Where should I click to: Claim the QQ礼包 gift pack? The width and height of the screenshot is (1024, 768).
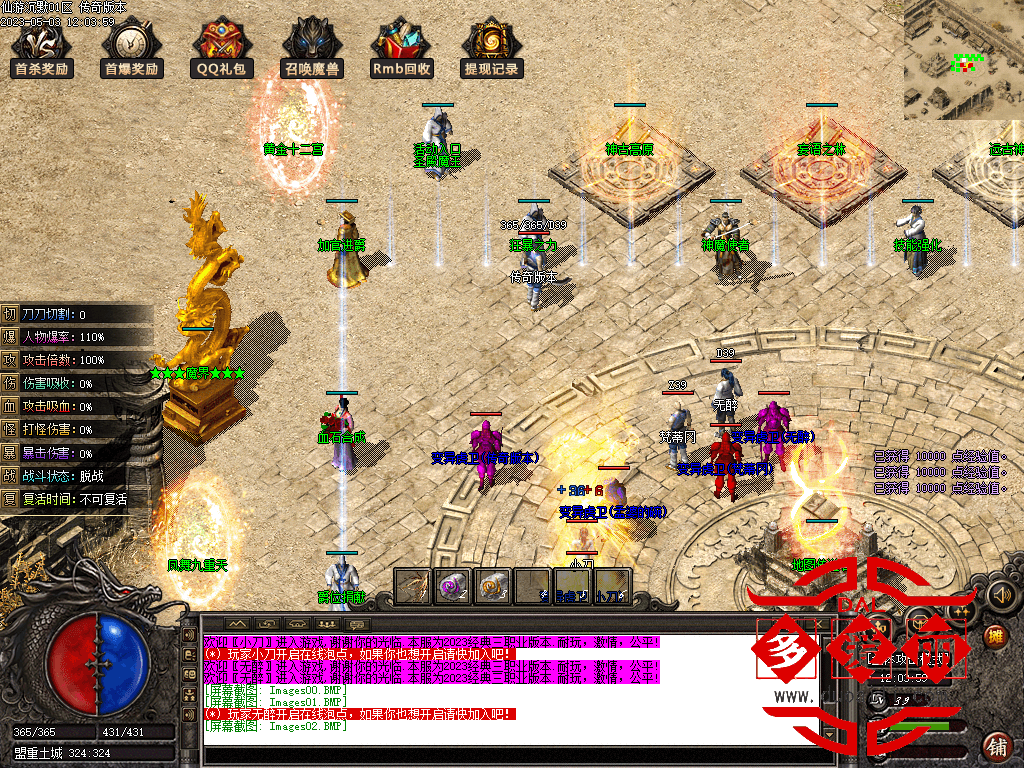coord(222,48)
